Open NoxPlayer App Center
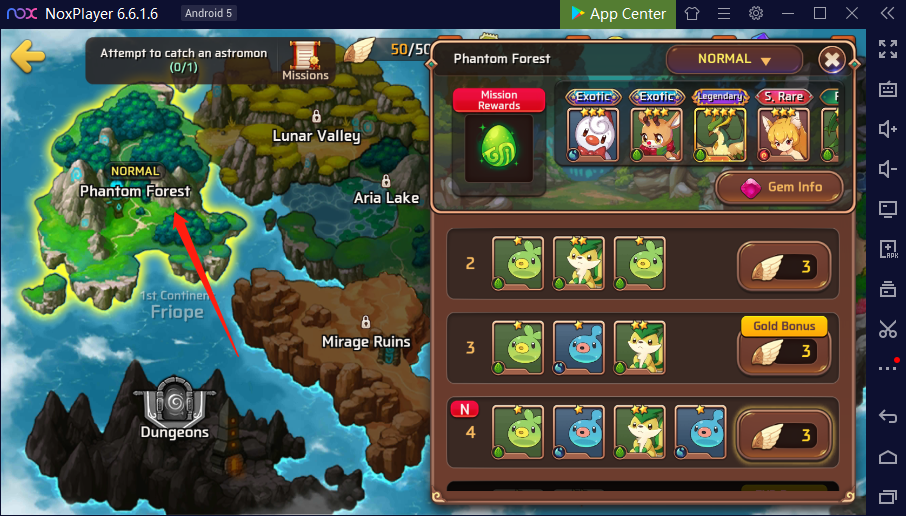This screenshot has width=906, height=516. point(618,14)
